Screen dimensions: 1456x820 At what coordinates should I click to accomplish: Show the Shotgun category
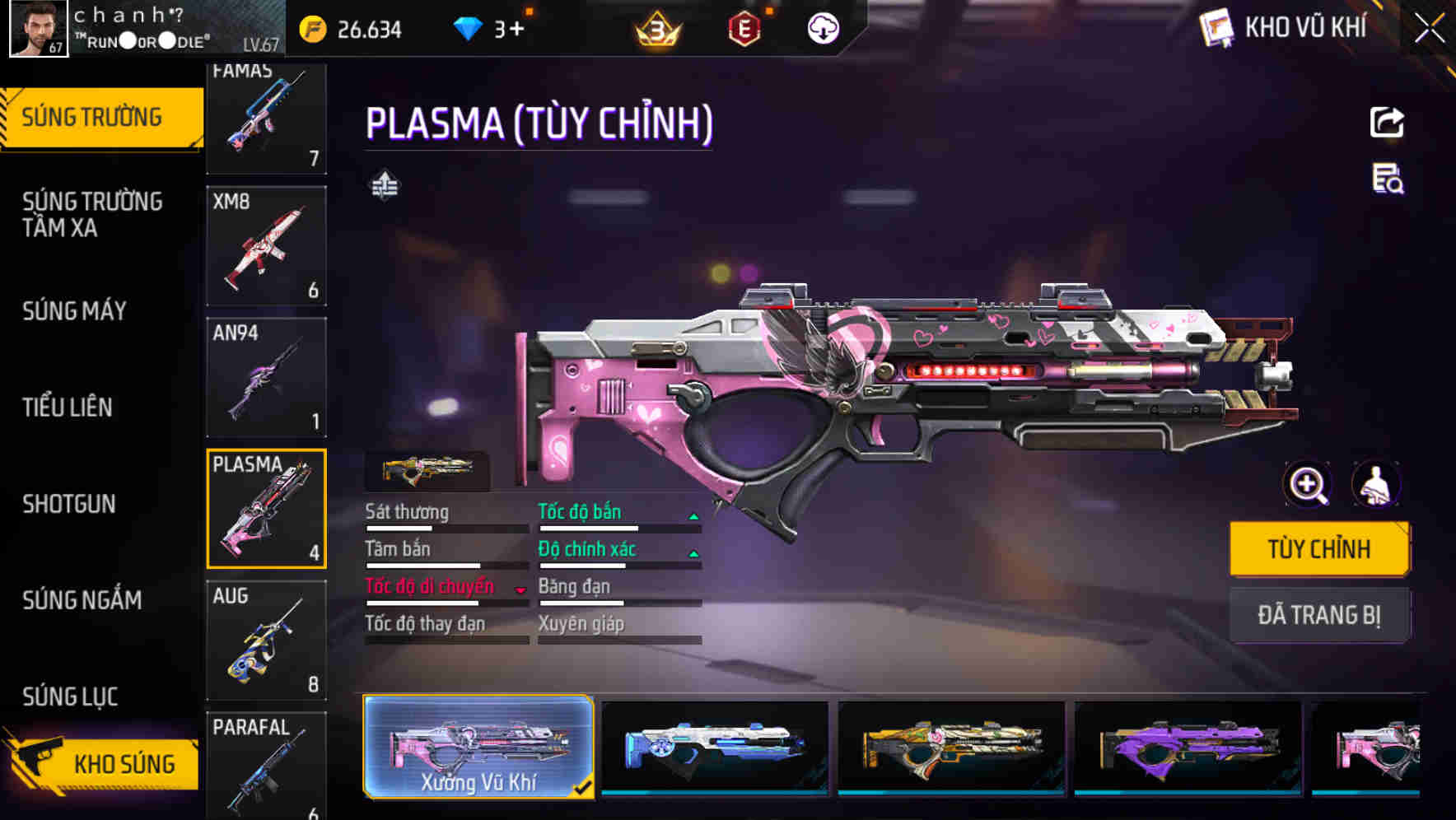click(x=69, y=503)
